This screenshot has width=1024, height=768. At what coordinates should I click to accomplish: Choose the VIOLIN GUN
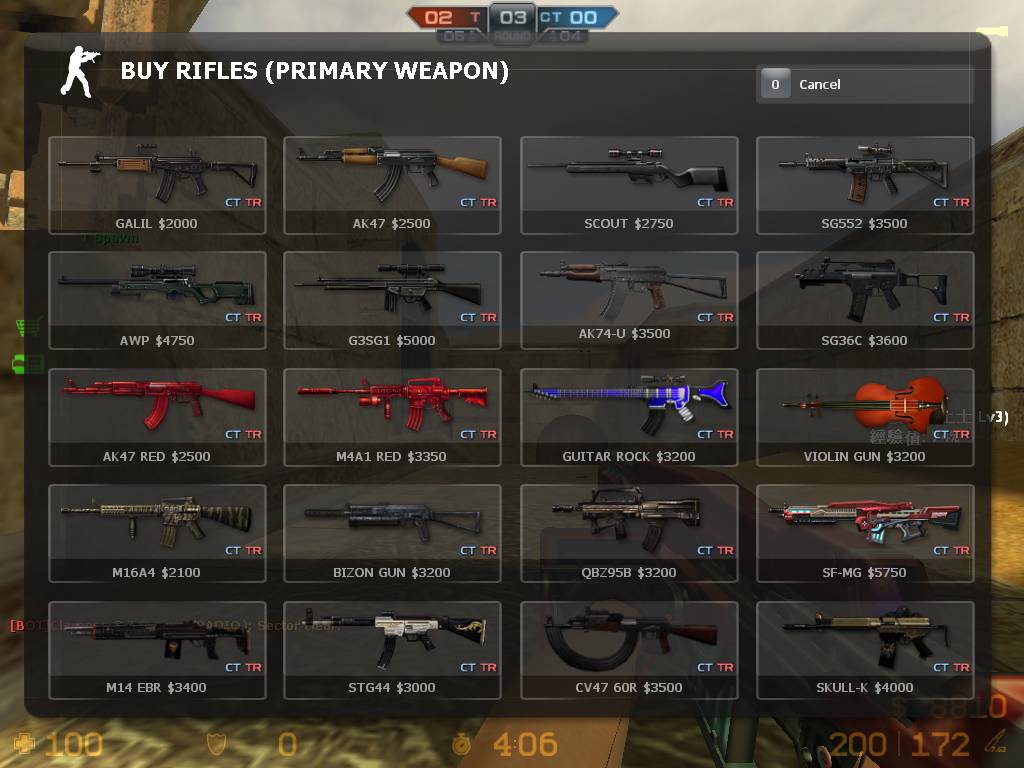865,417
